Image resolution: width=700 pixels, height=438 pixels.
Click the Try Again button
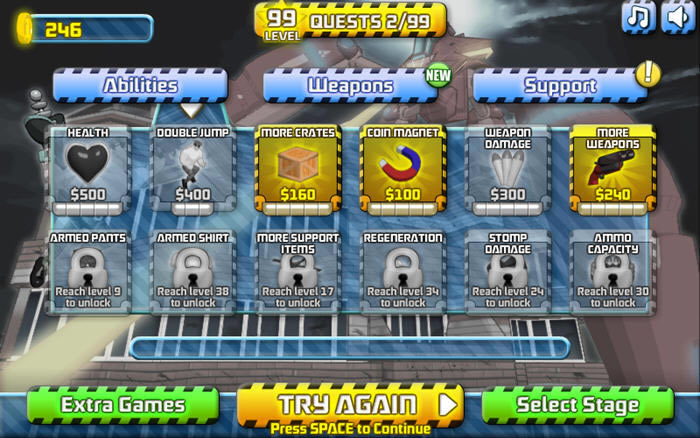click(350, 404)
